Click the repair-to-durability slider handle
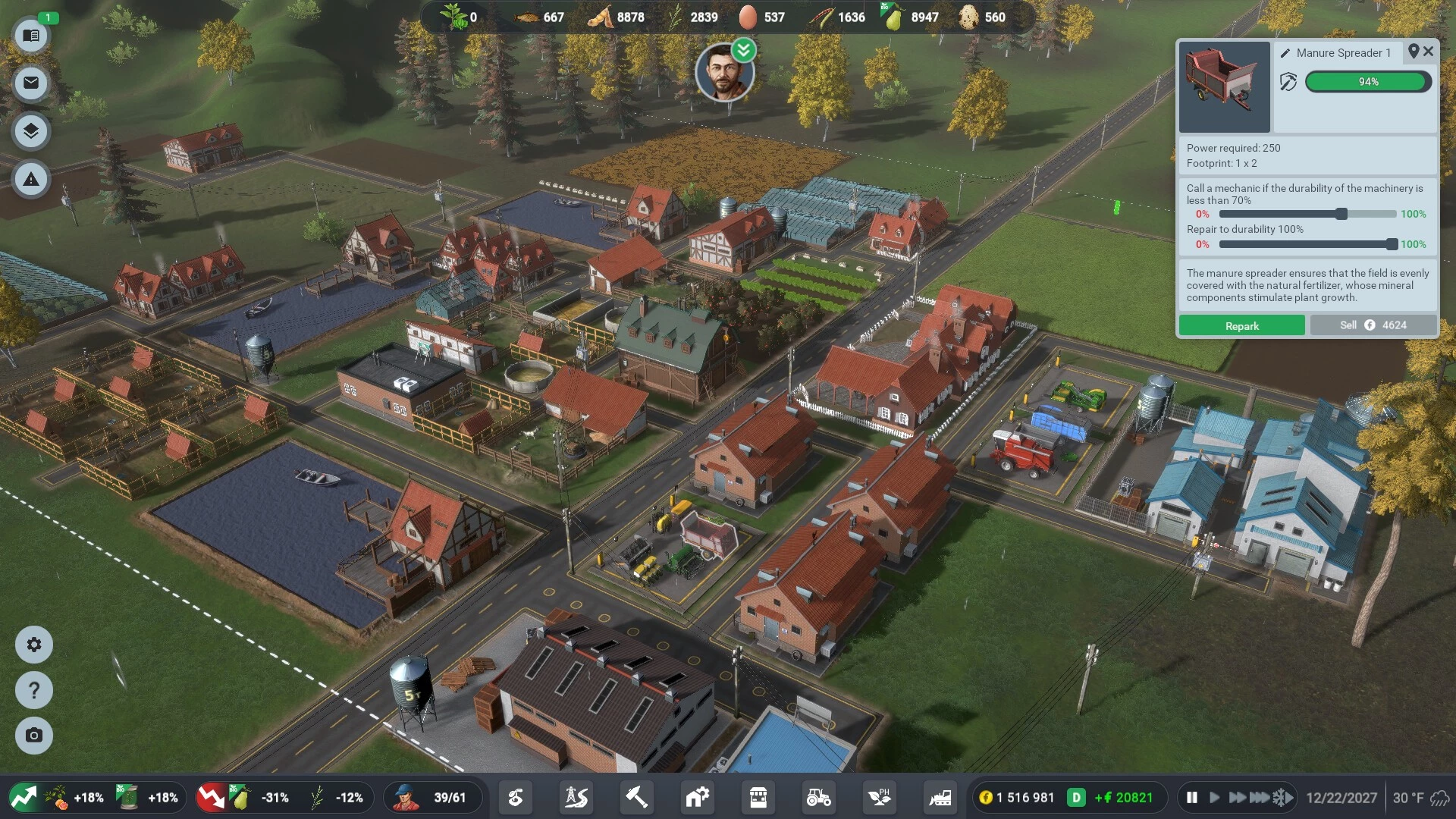 (x=1392, y=244)
